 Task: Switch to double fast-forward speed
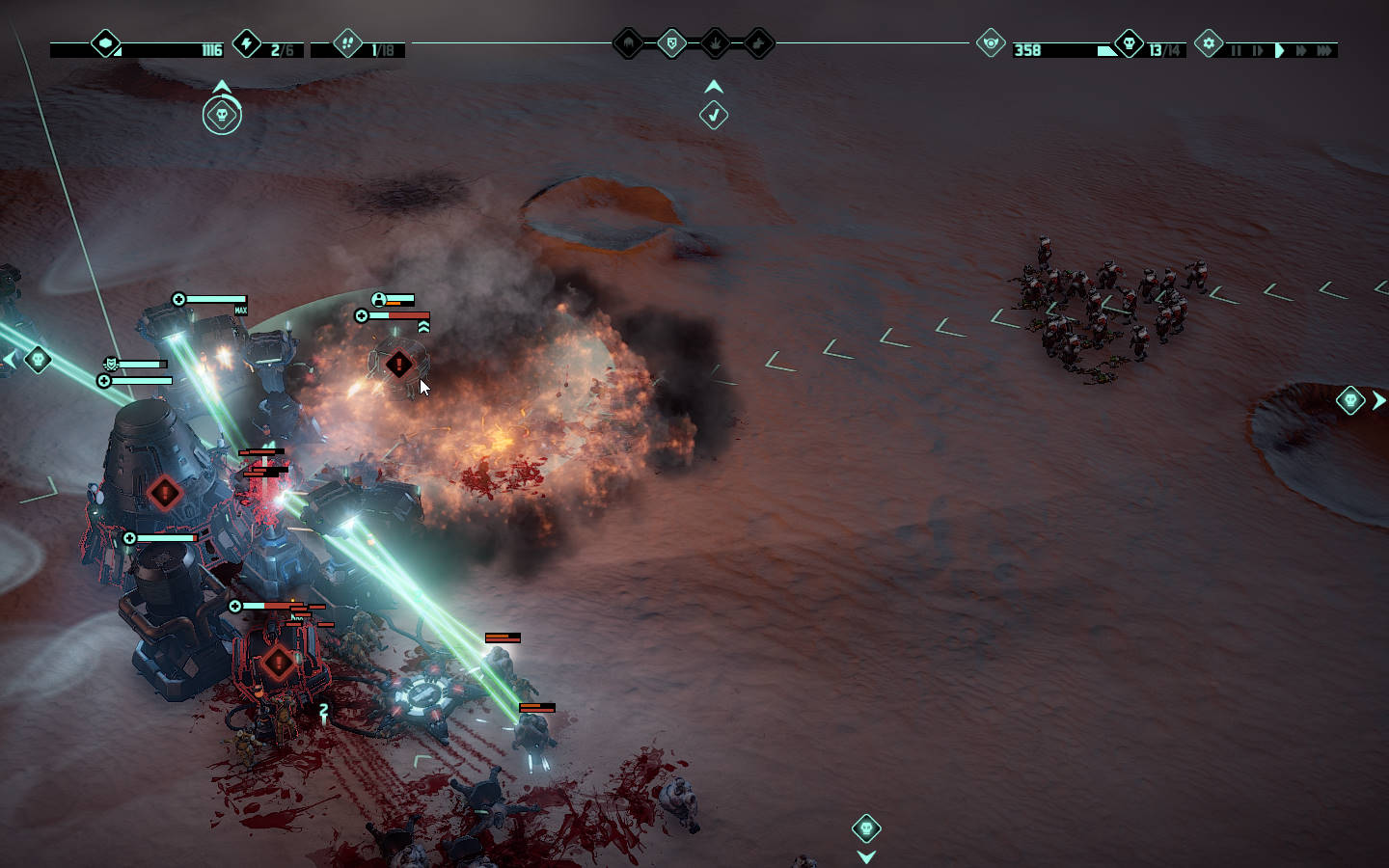coord(1301,50)
